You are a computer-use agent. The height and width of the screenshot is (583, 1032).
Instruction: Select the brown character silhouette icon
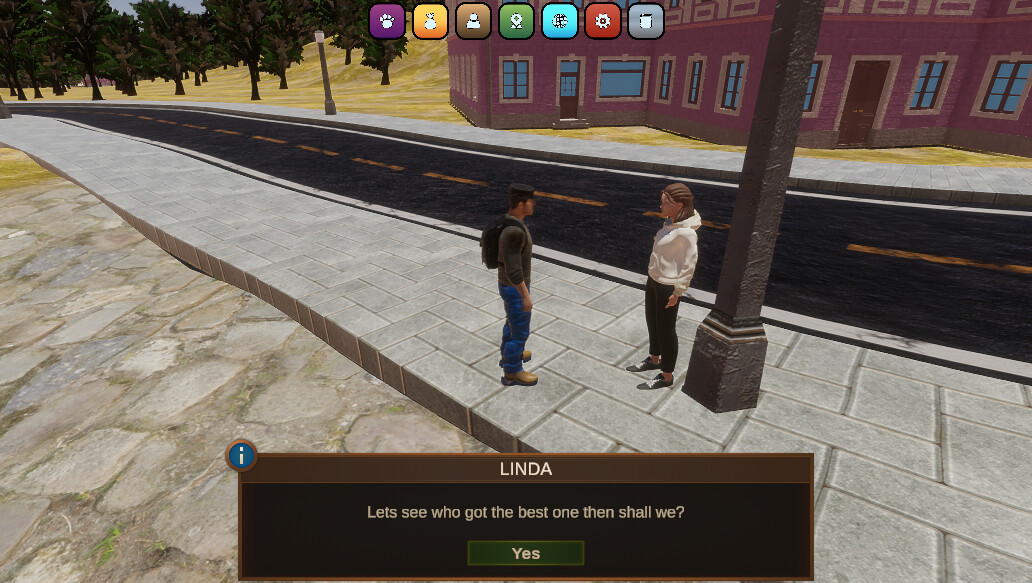pyautogui.click(x=474, y=21)
